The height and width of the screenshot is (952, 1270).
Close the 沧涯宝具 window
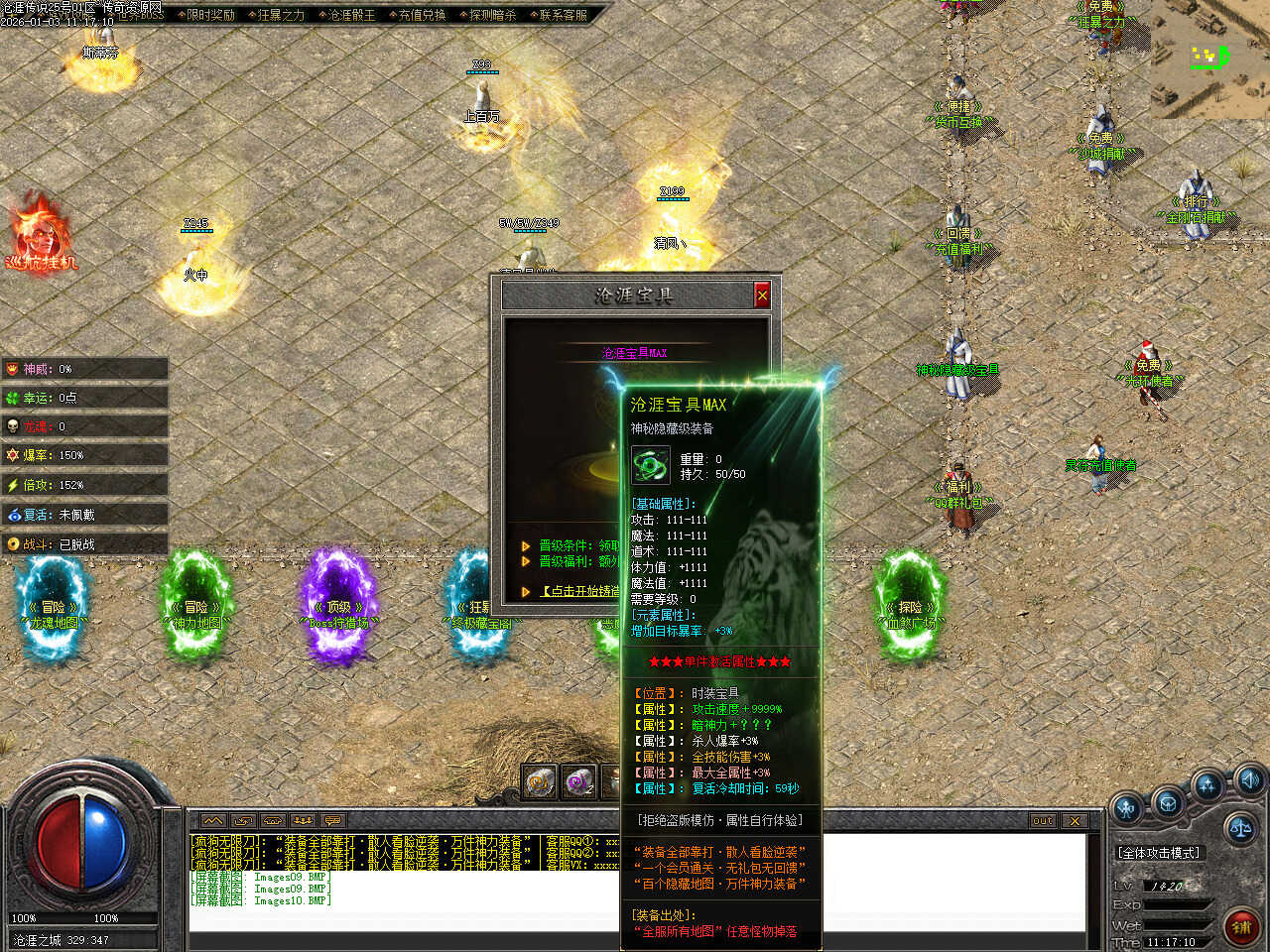point(762,296)
